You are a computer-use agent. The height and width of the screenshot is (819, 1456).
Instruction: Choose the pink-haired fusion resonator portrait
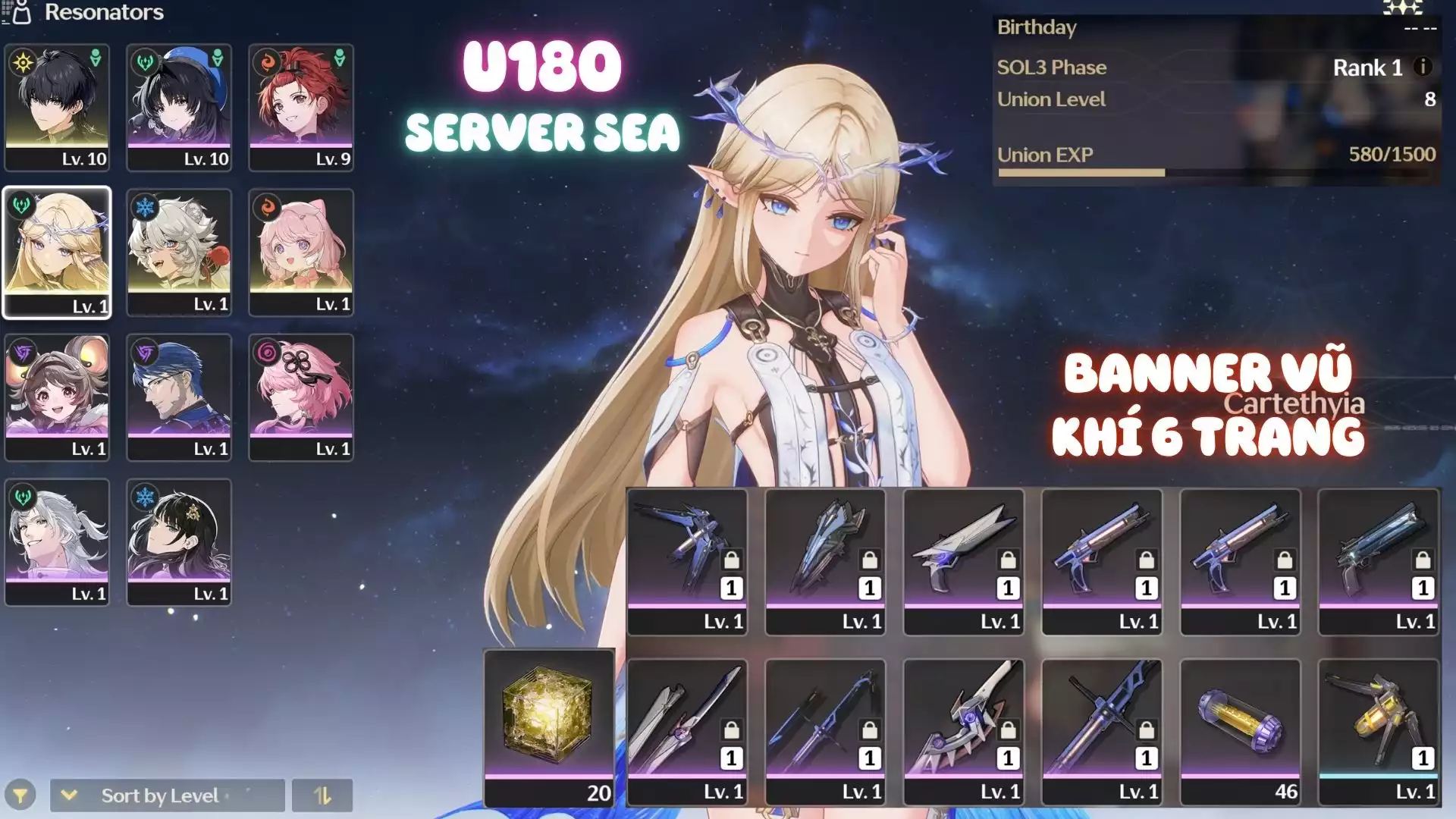coord(301,252)
